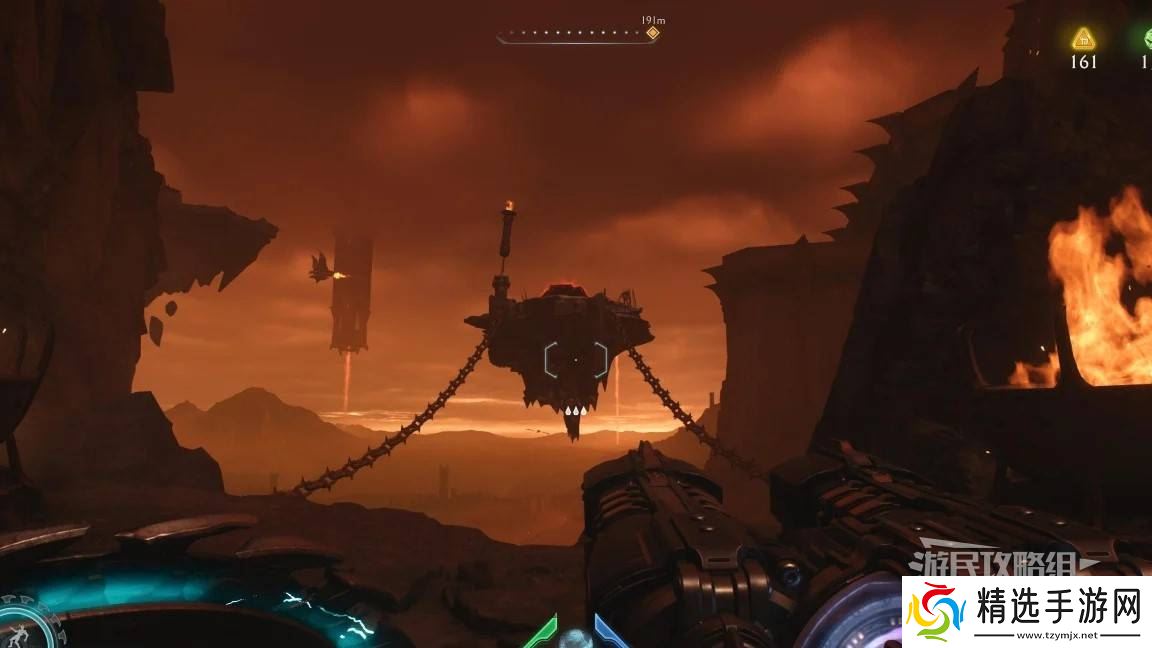Click the orange diamond objective marker
The image size is (1152, 648).
click(x=652, y=33)
